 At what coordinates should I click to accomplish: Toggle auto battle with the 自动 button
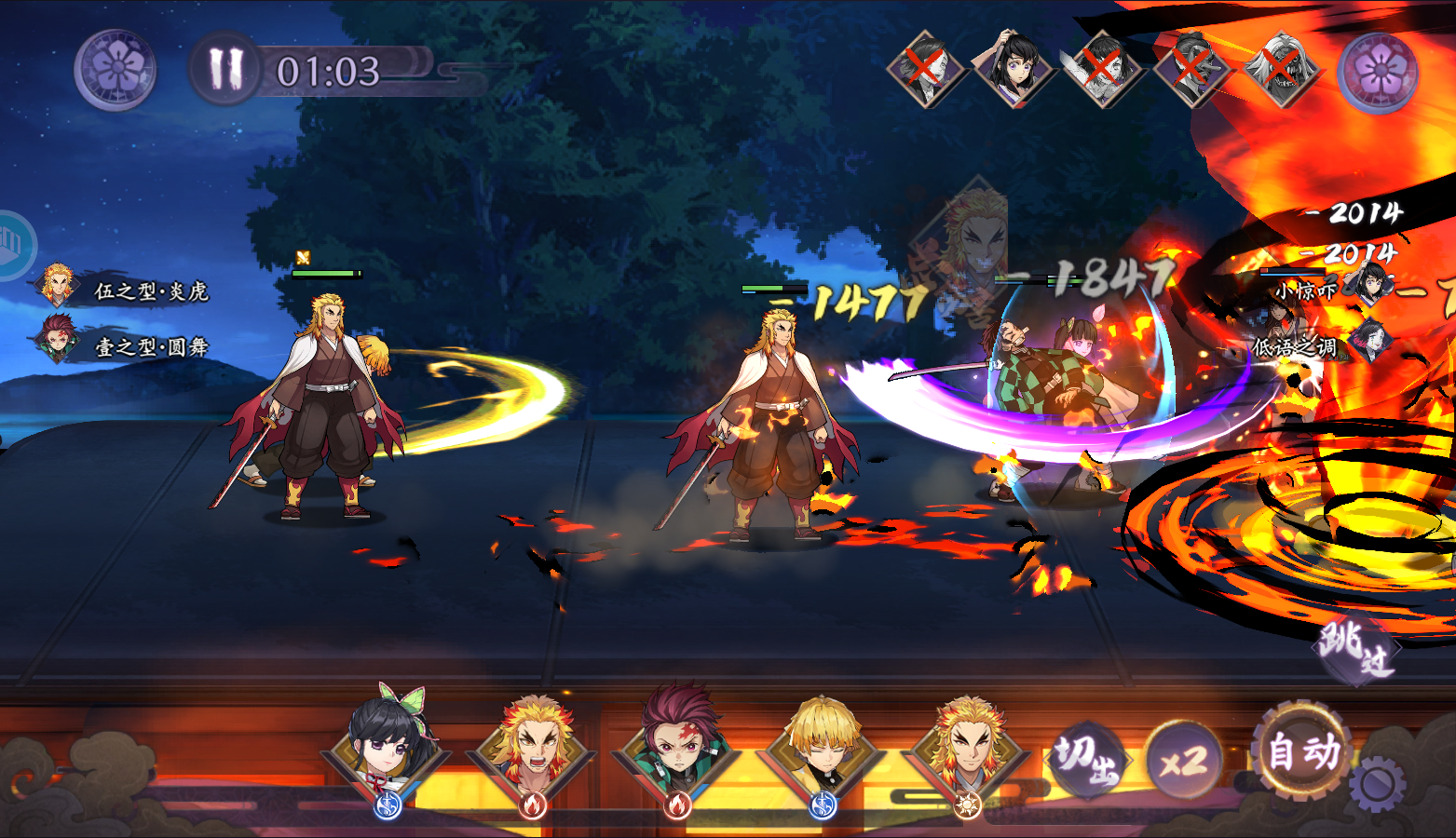tap(1303, 751)
